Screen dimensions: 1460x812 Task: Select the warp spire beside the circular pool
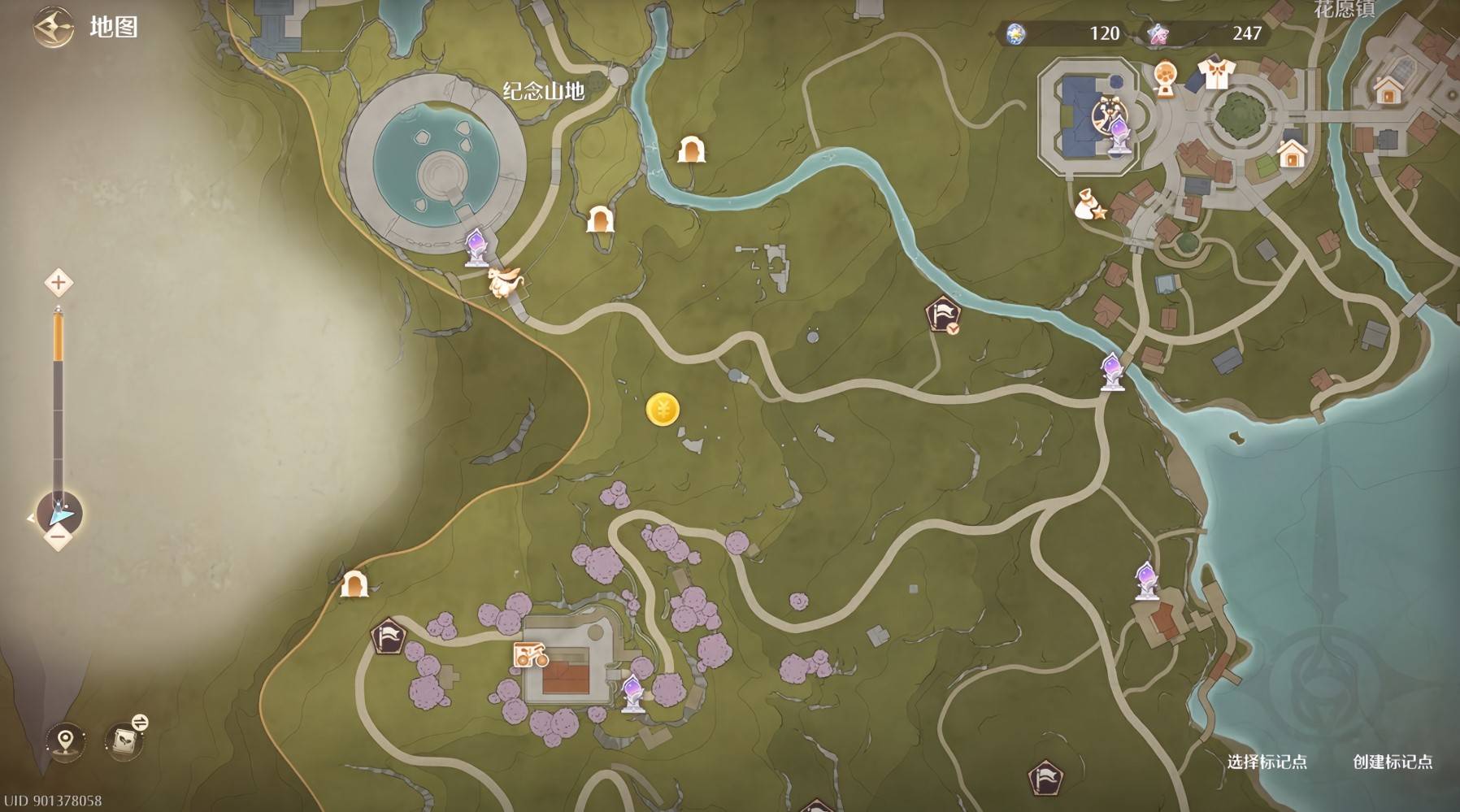[476, 246]
